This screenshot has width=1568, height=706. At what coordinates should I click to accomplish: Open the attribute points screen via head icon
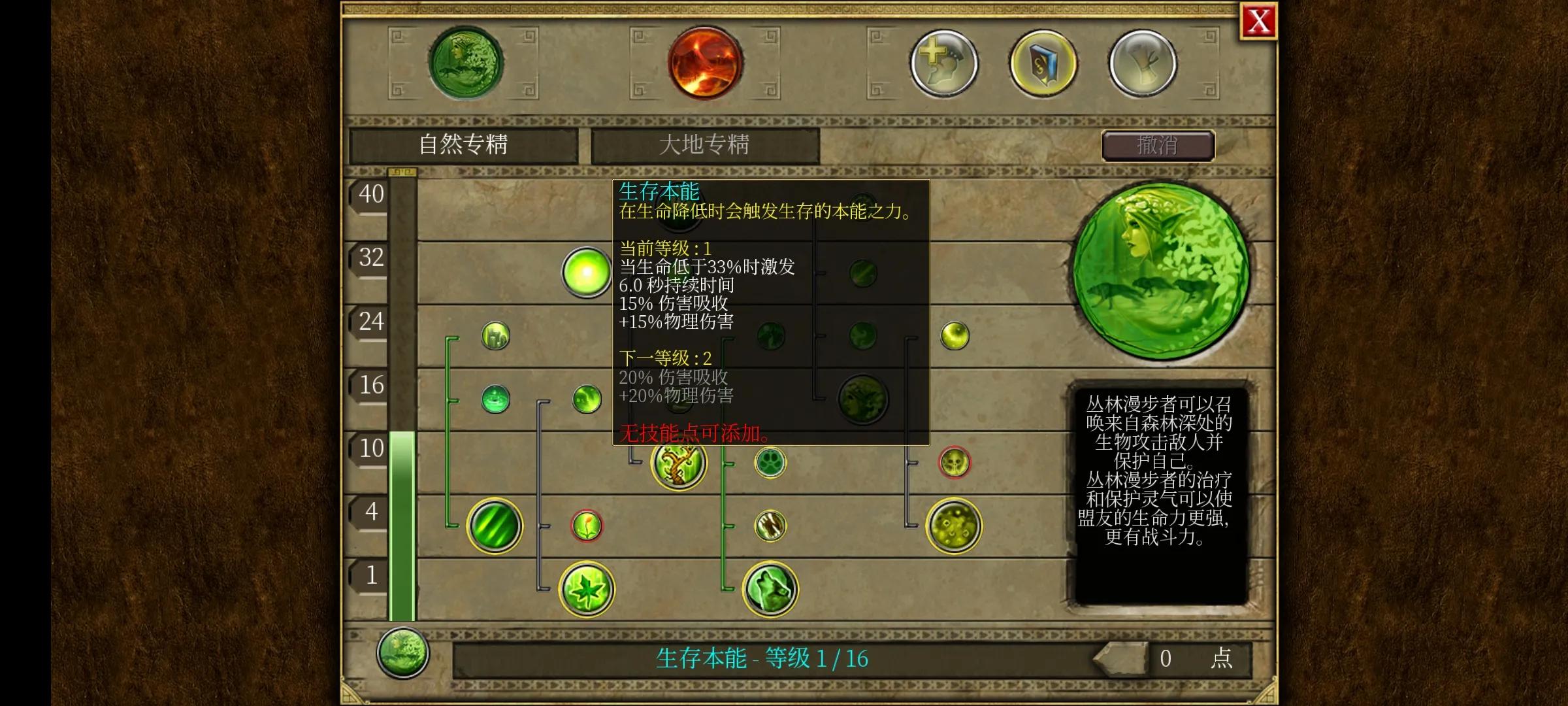coord(944,64)
